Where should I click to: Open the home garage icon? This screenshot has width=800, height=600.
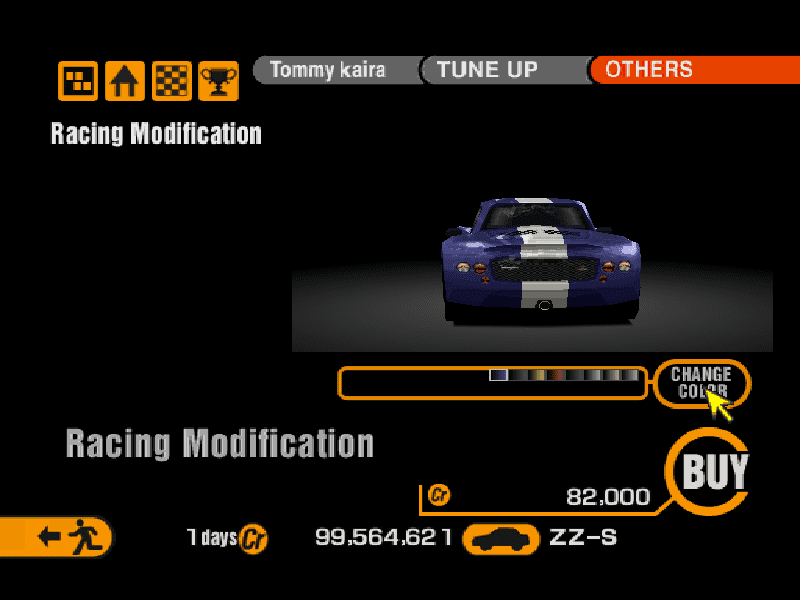click(x=125, y=81)
